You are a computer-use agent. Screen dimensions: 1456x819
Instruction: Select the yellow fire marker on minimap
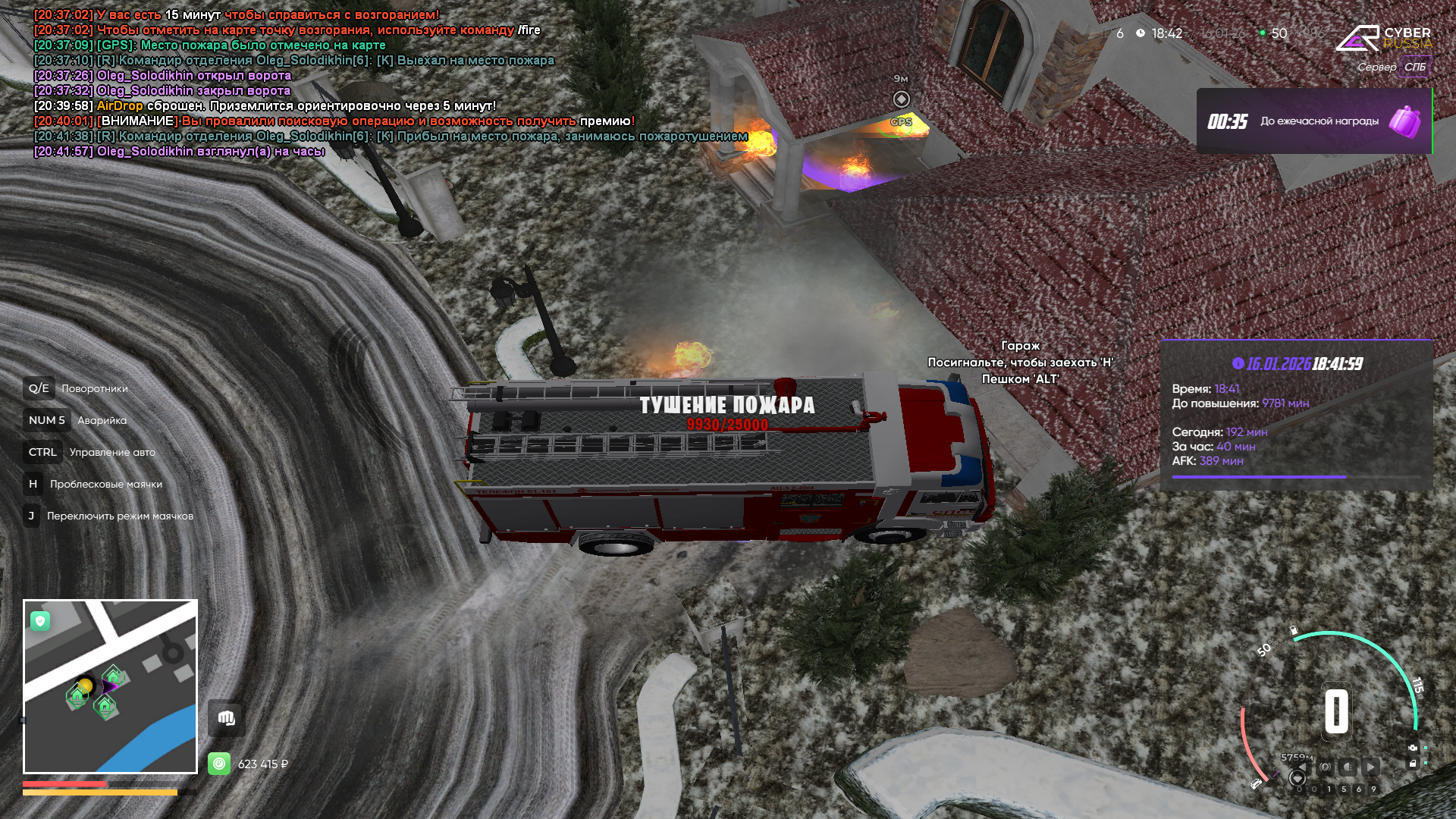(86, 686)
